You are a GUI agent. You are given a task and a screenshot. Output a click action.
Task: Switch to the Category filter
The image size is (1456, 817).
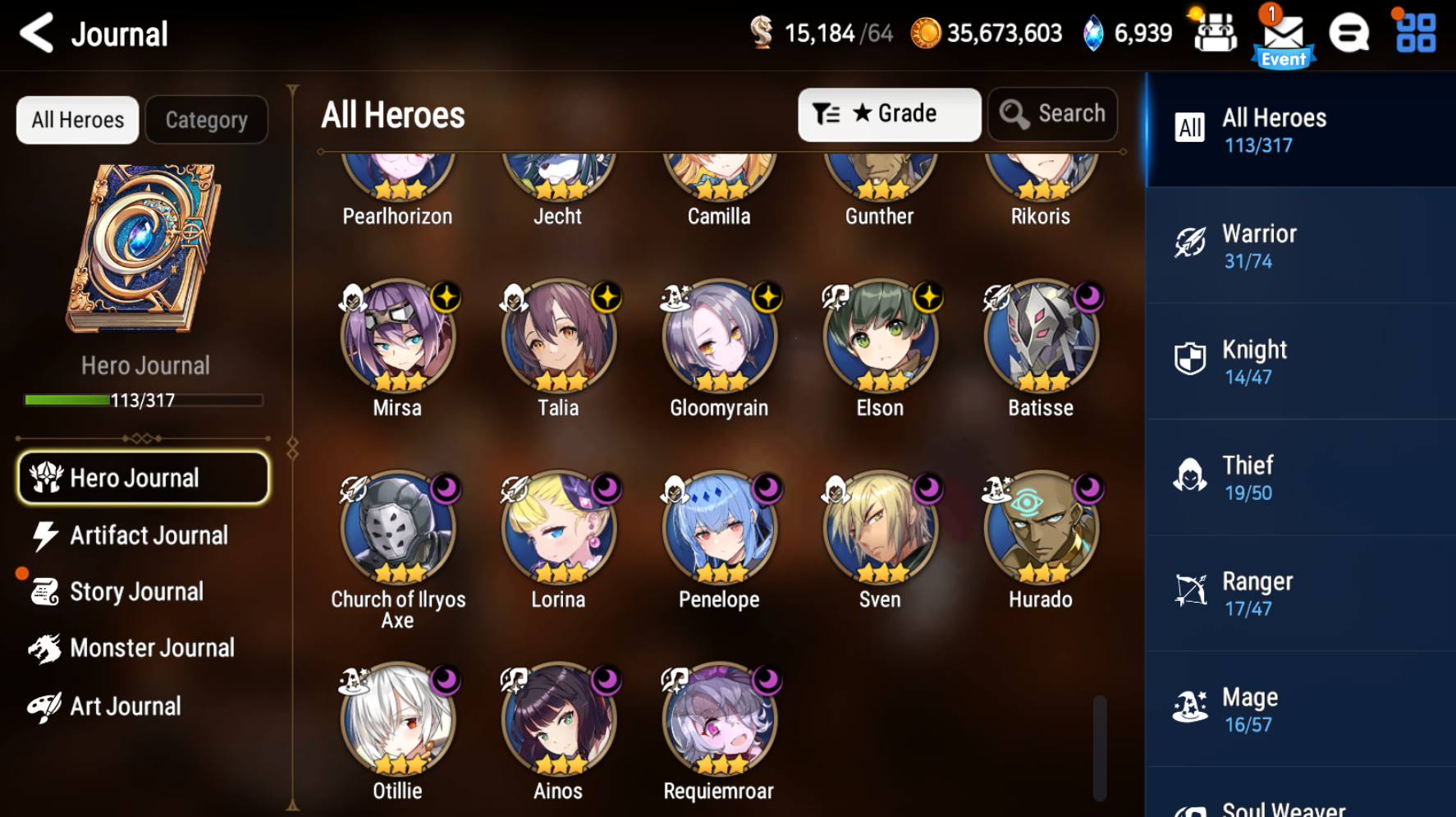pos(206,120)
